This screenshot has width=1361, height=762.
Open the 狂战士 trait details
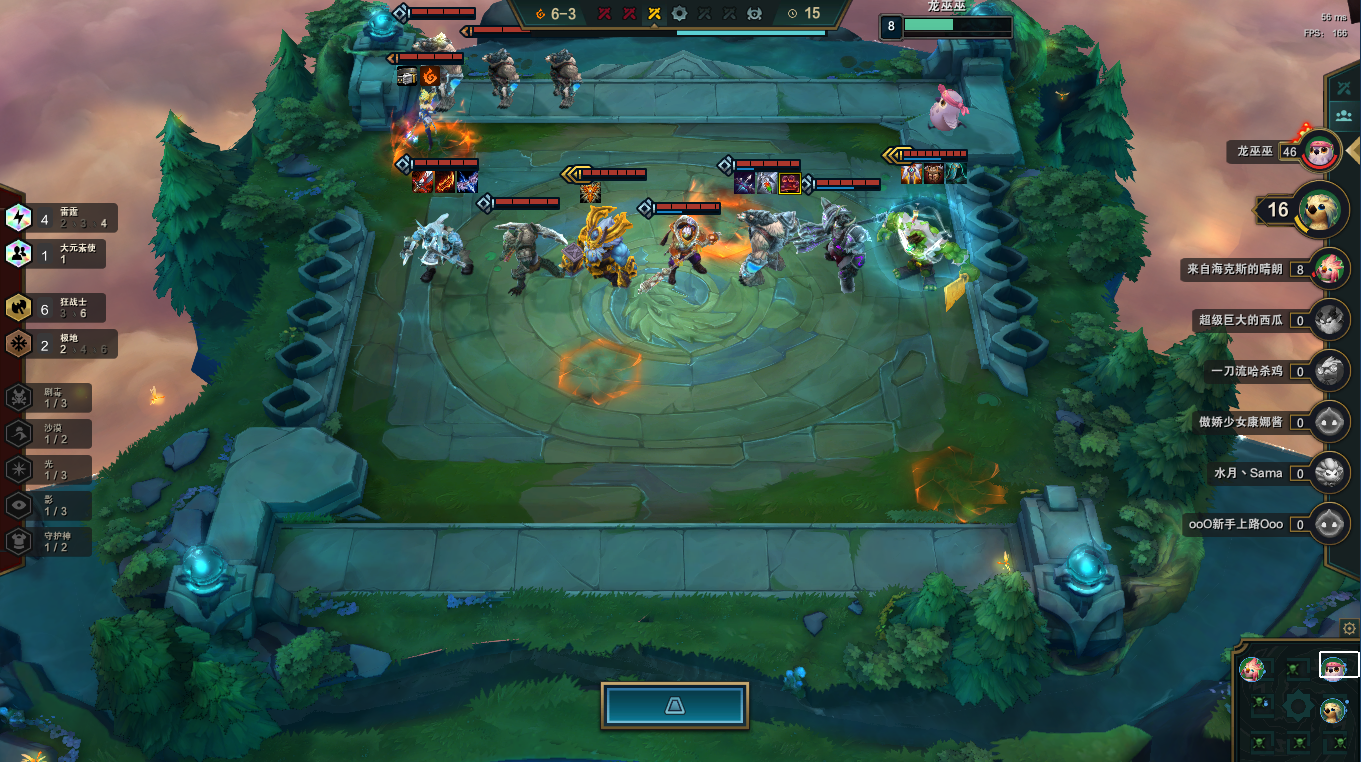(60, 308)
